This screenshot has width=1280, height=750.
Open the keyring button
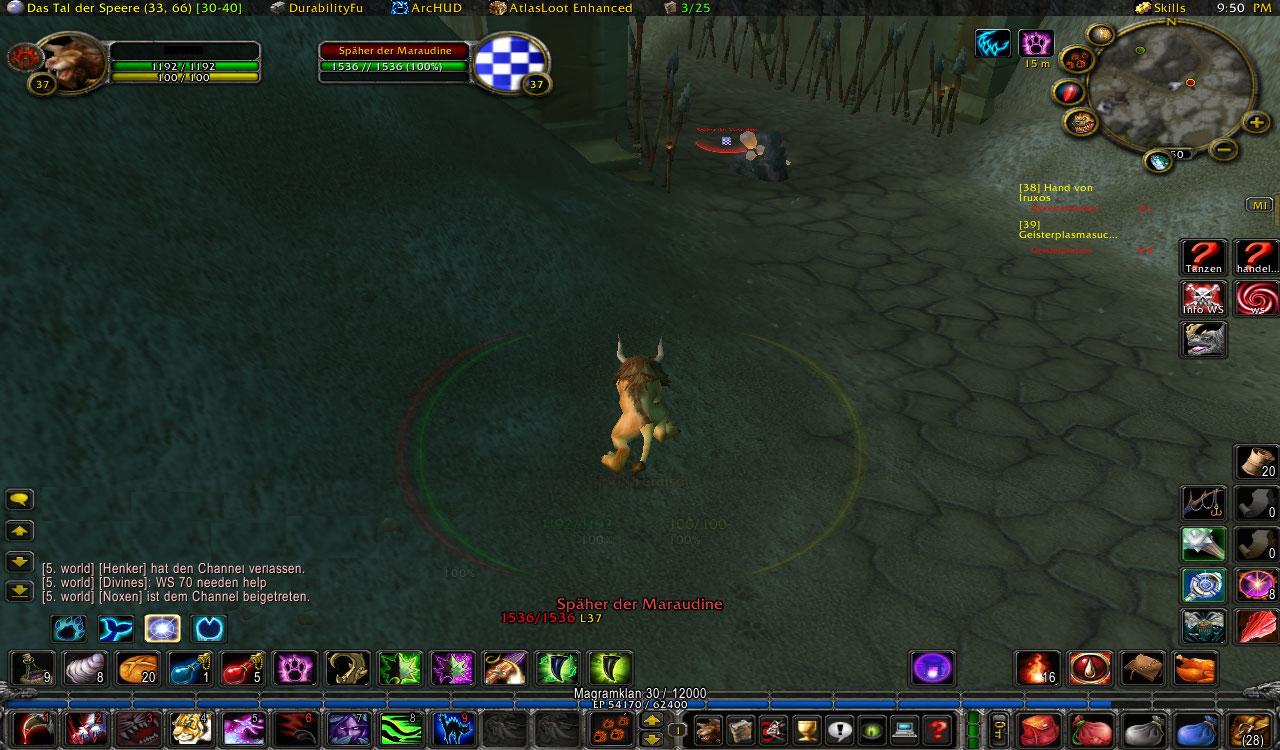click(x=998, y=729)
